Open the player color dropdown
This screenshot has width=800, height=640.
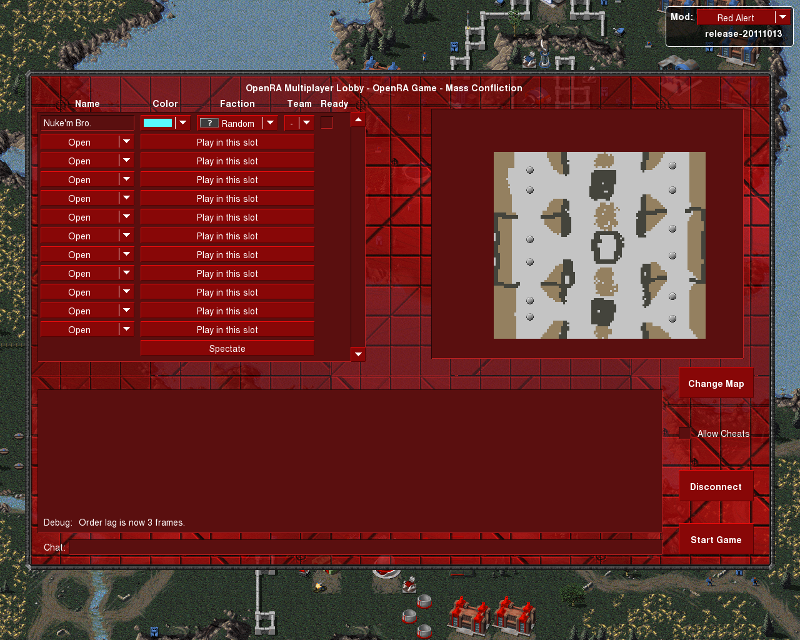tap(165, 123)
